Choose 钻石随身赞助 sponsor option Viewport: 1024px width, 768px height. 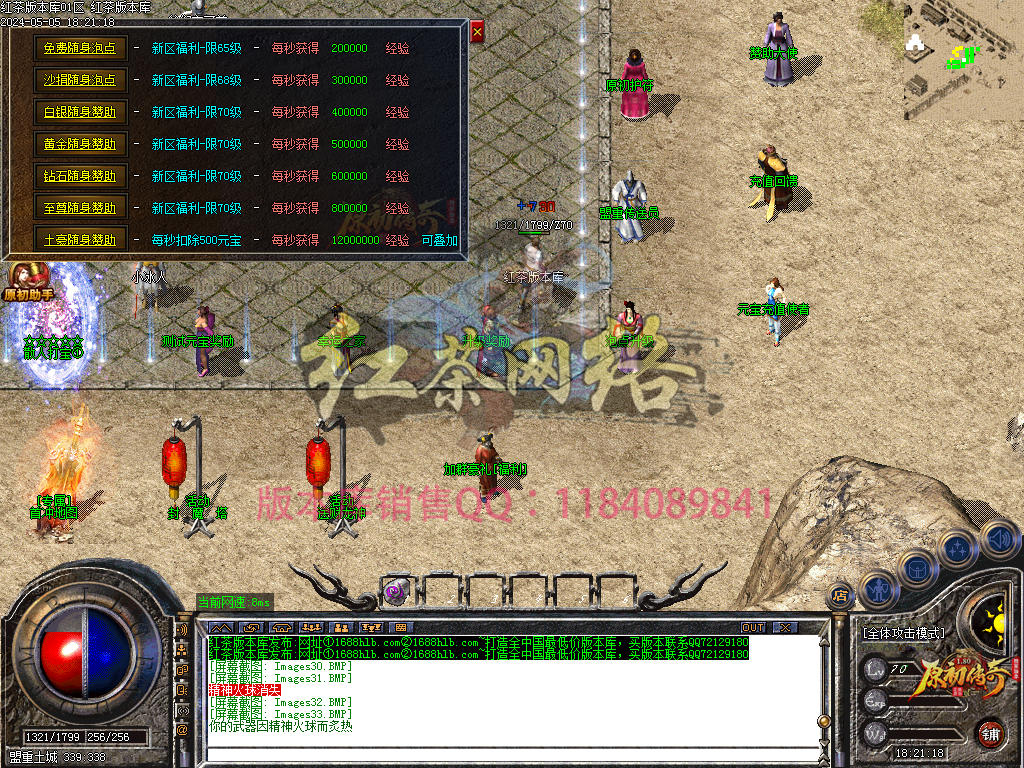tap(80, 176)
